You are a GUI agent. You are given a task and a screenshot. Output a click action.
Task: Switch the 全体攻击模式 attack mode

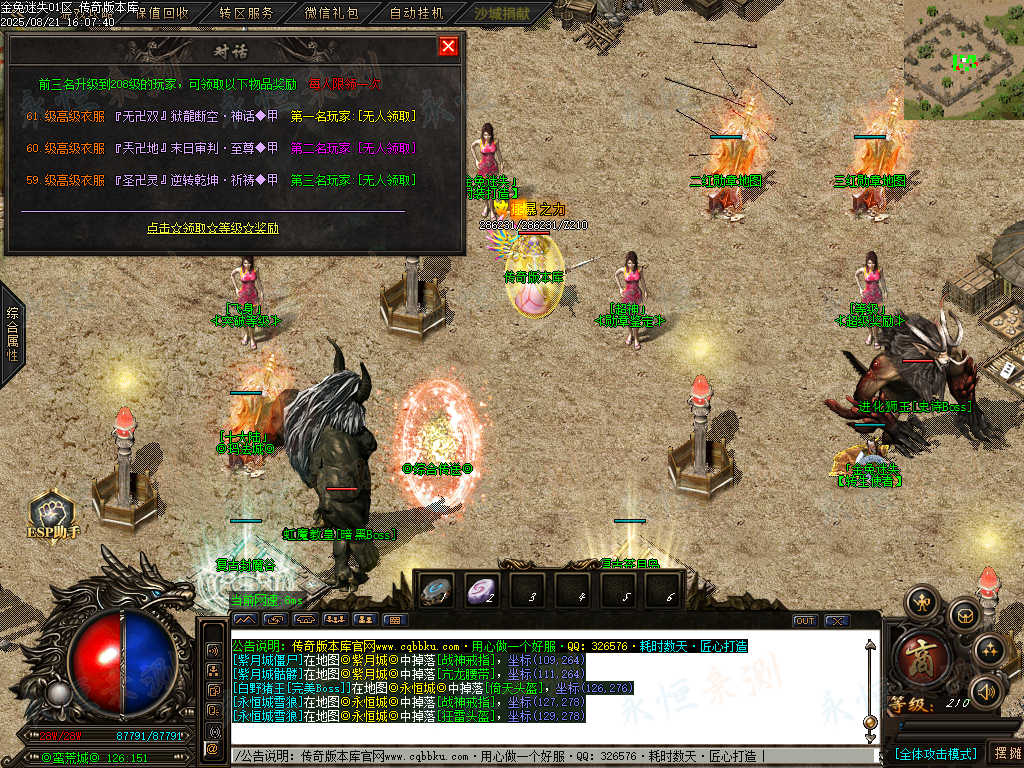[935, 753]
